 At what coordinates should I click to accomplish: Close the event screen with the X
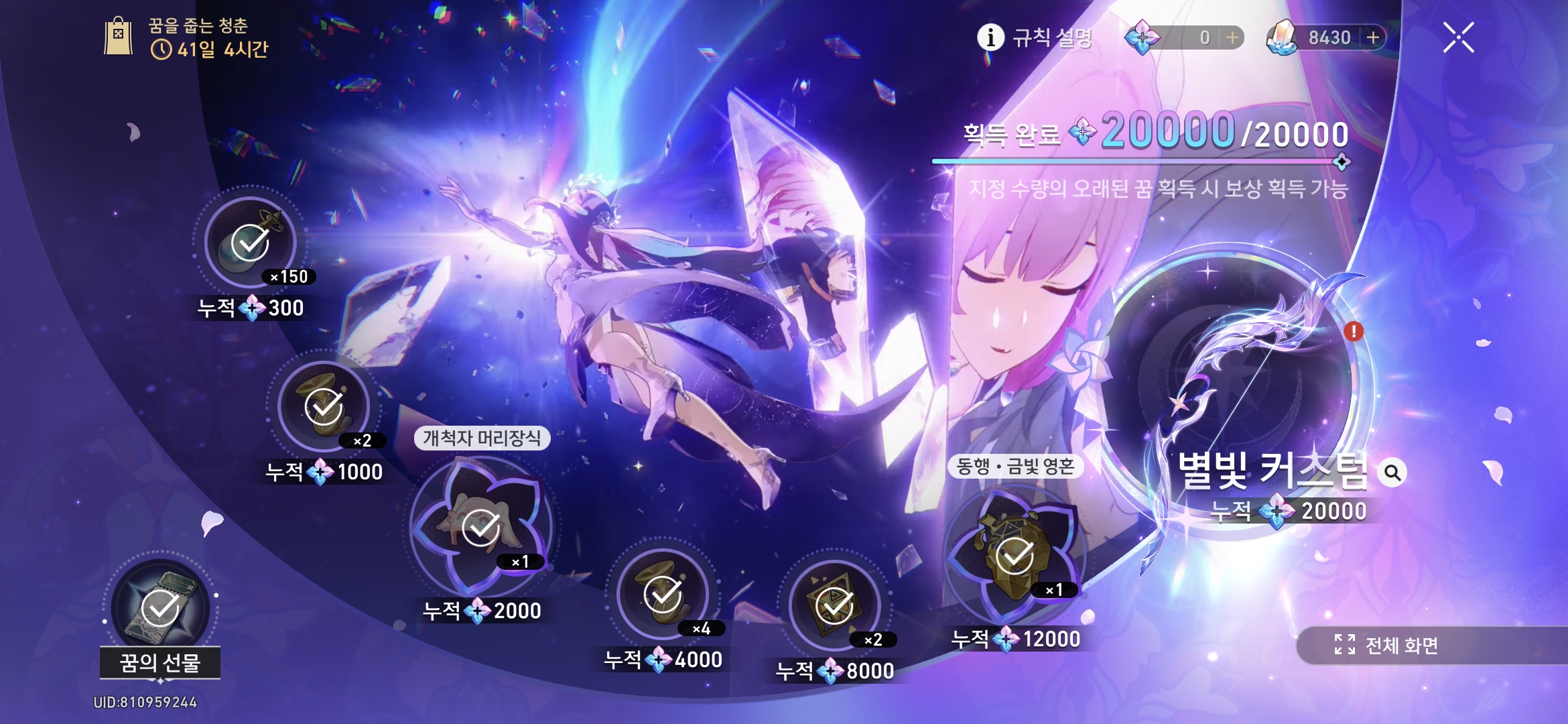1458,38
